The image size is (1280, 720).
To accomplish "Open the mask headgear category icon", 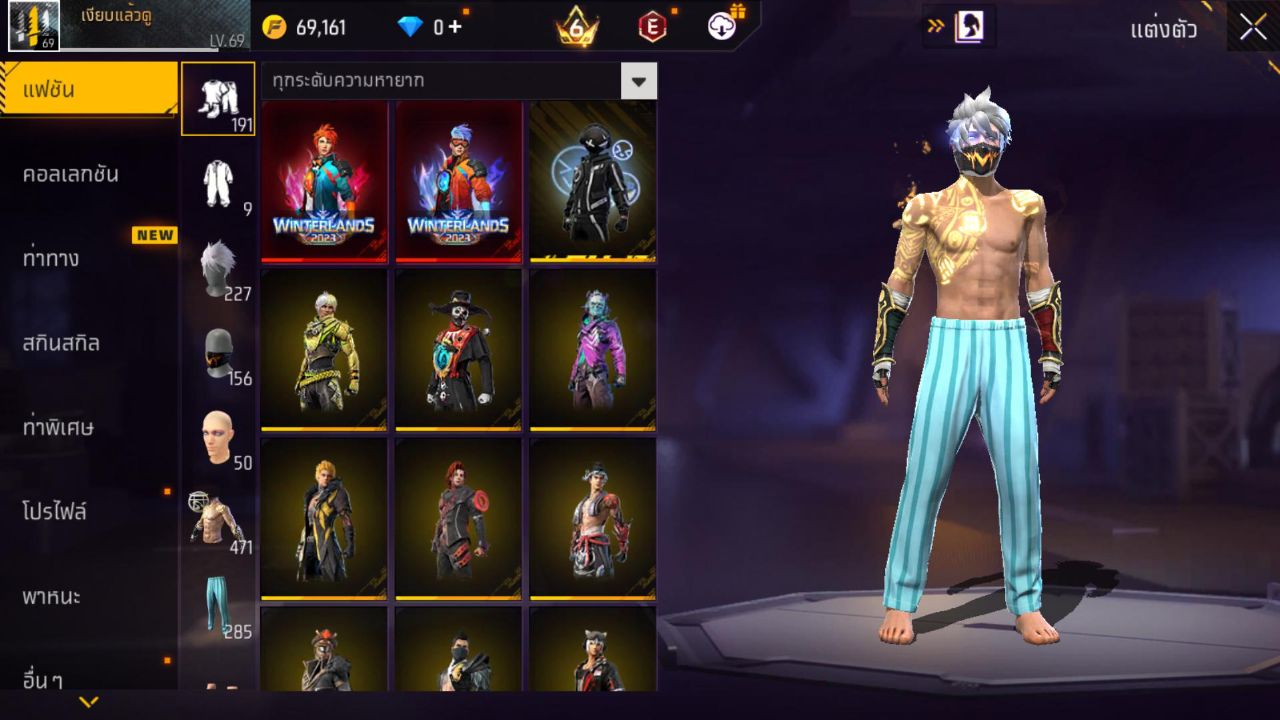I will (x=218, y=350).
